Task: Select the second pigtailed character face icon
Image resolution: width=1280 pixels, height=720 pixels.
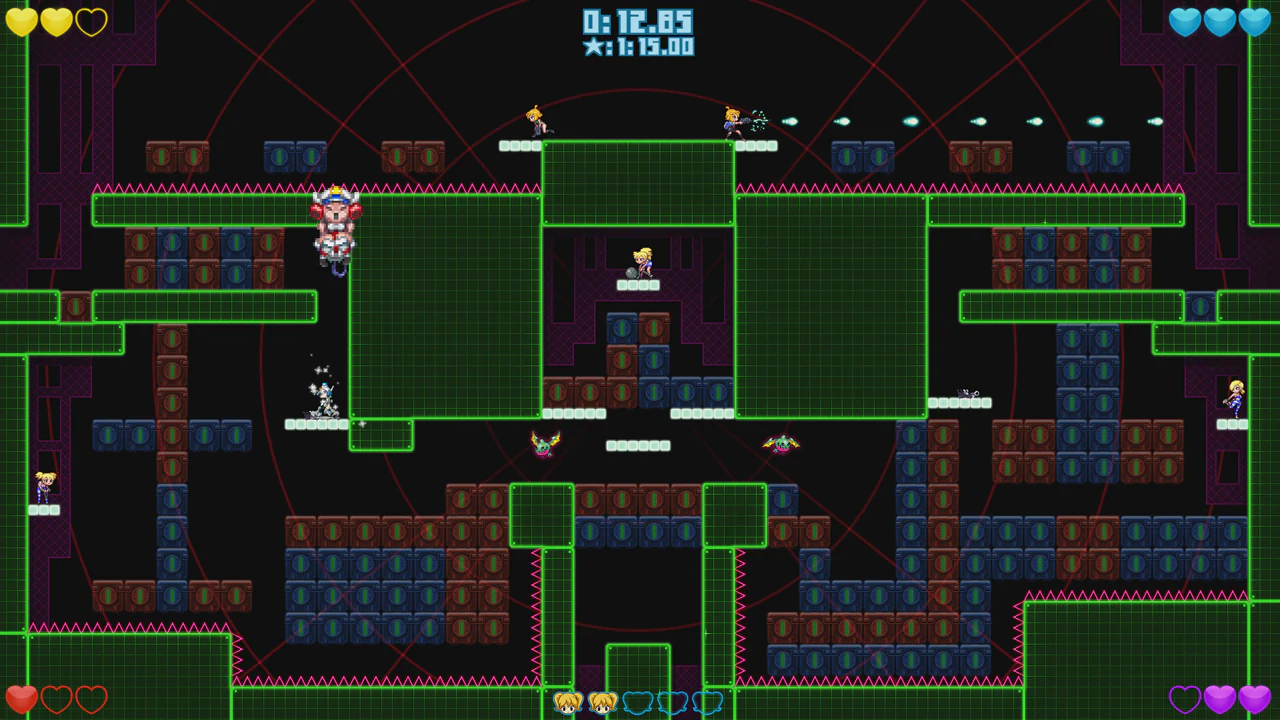Action: tap(604, 703)
